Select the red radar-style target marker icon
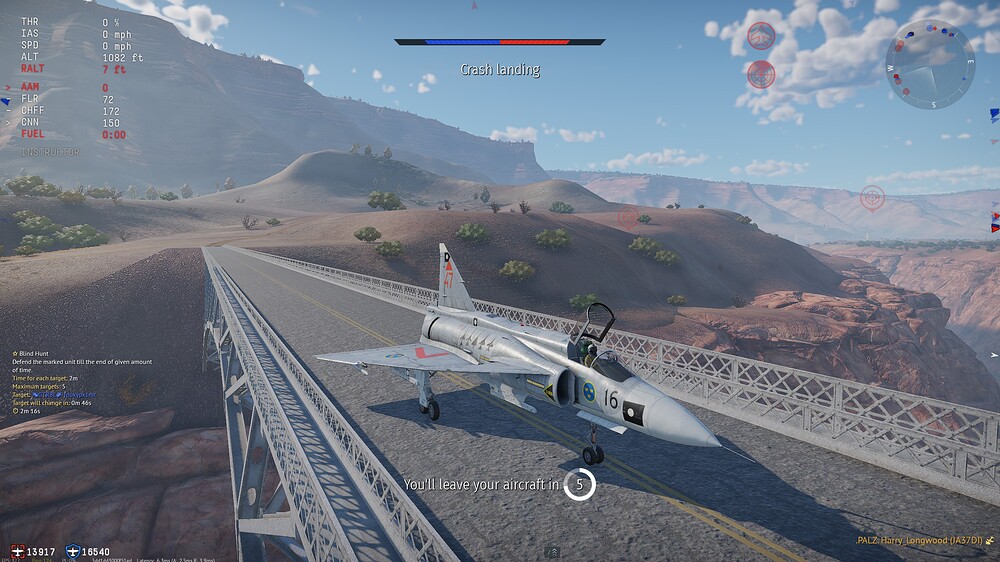 point(761,74)
